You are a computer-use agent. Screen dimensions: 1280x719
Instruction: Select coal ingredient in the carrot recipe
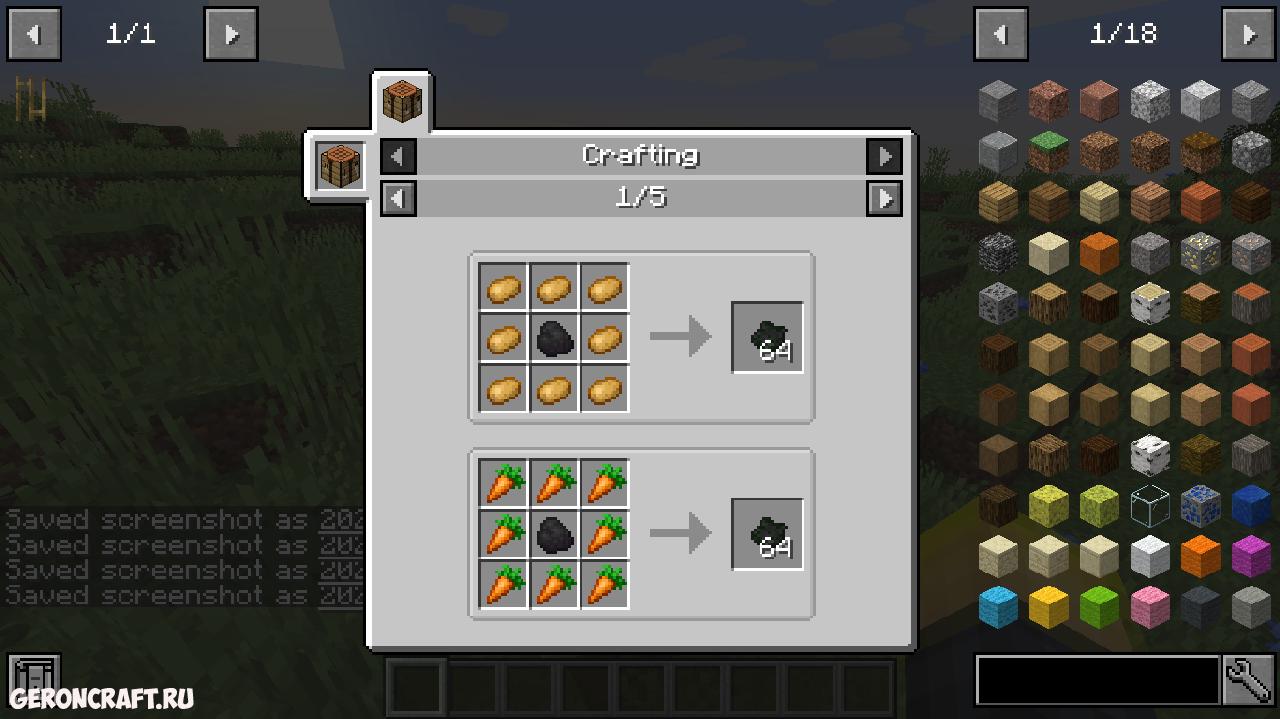pos(554,536)
